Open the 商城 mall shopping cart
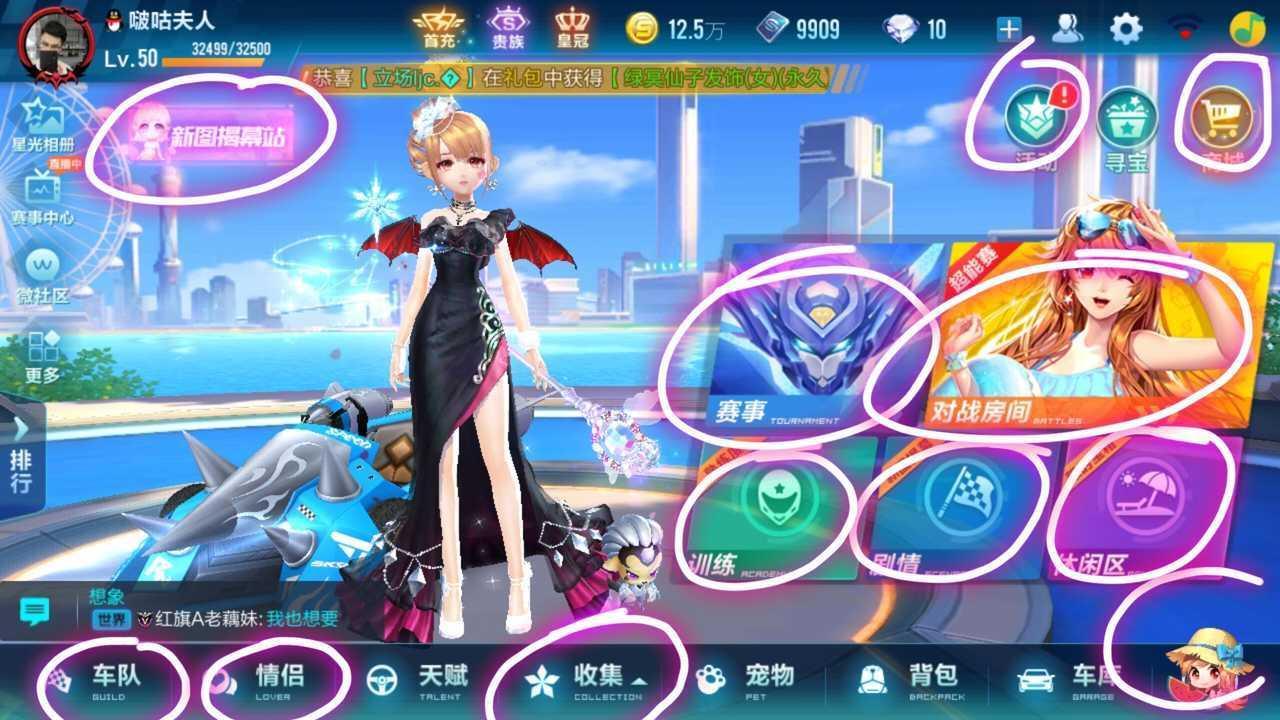This screenshot has height=720, width=1280. [1222, 117]
